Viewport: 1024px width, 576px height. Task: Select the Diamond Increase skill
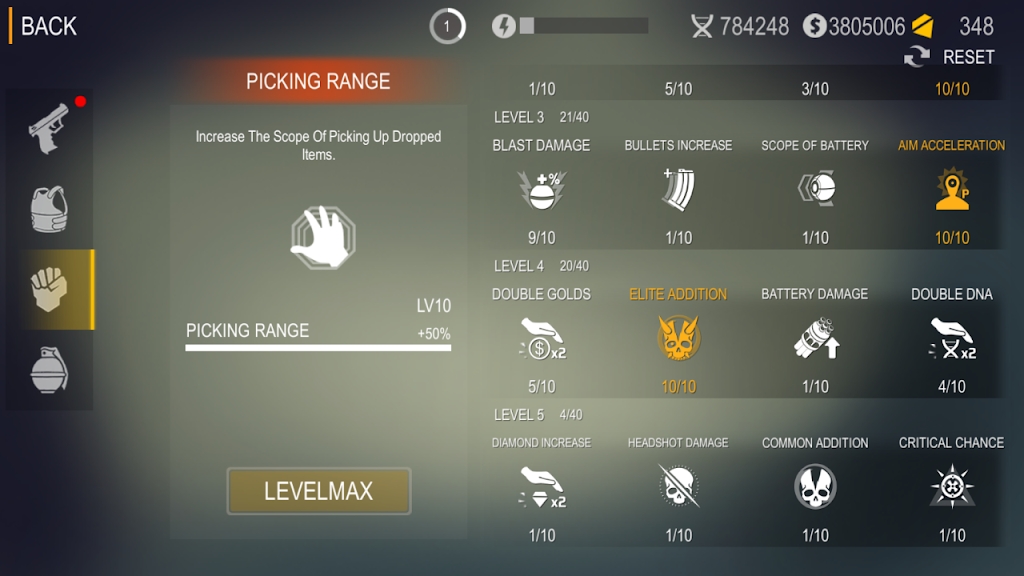[x=541, y=487]
